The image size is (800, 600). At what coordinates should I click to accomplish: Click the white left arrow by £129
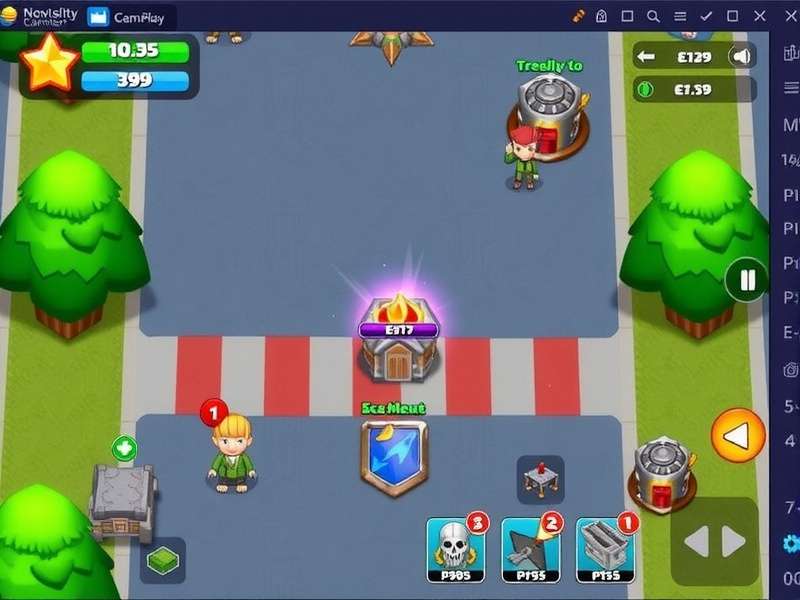[645, 57]
